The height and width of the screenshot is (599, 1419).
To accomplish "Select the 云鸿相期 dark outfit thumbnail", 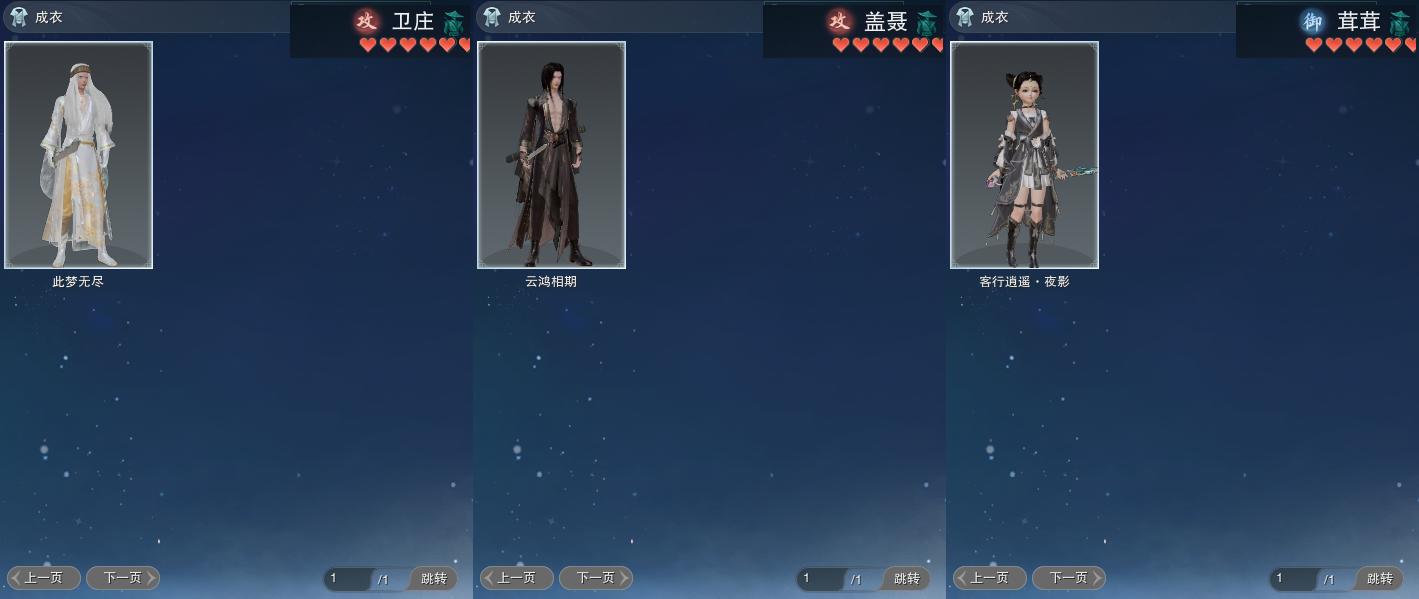I will [x=551, y=155].
